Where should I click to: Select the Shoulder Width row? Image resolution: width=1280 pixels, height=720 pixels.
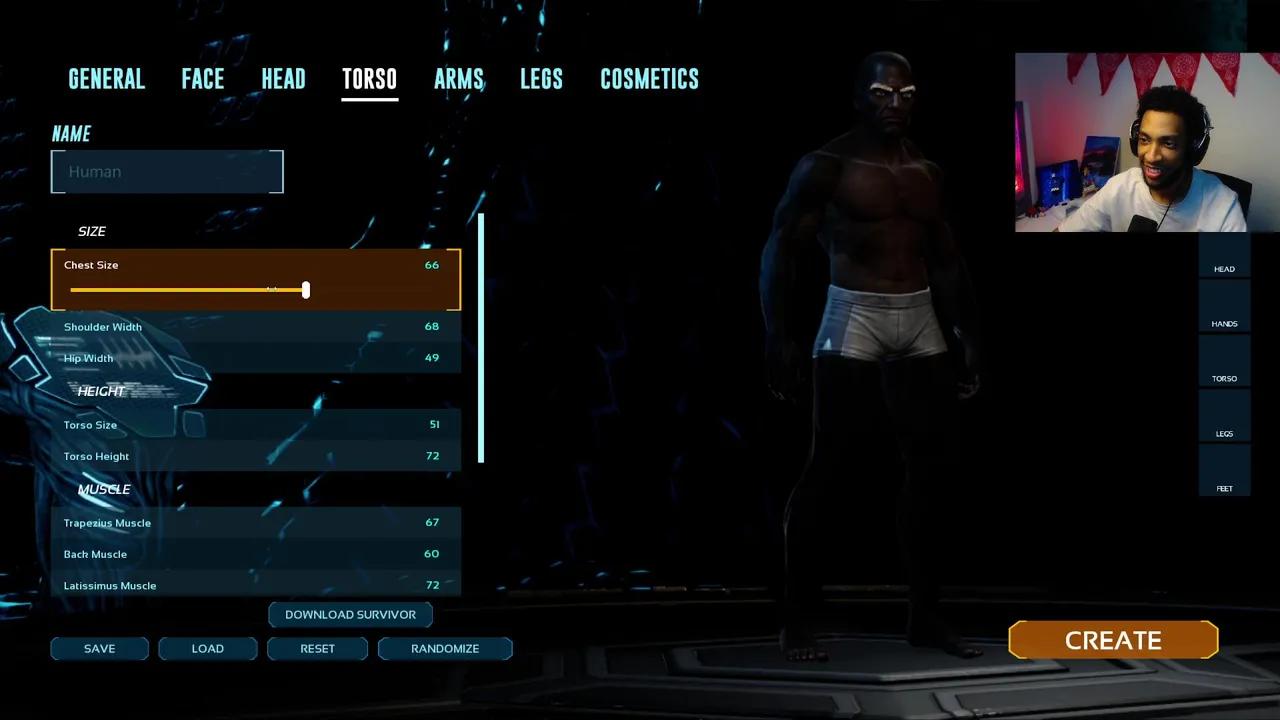point(255,327)
